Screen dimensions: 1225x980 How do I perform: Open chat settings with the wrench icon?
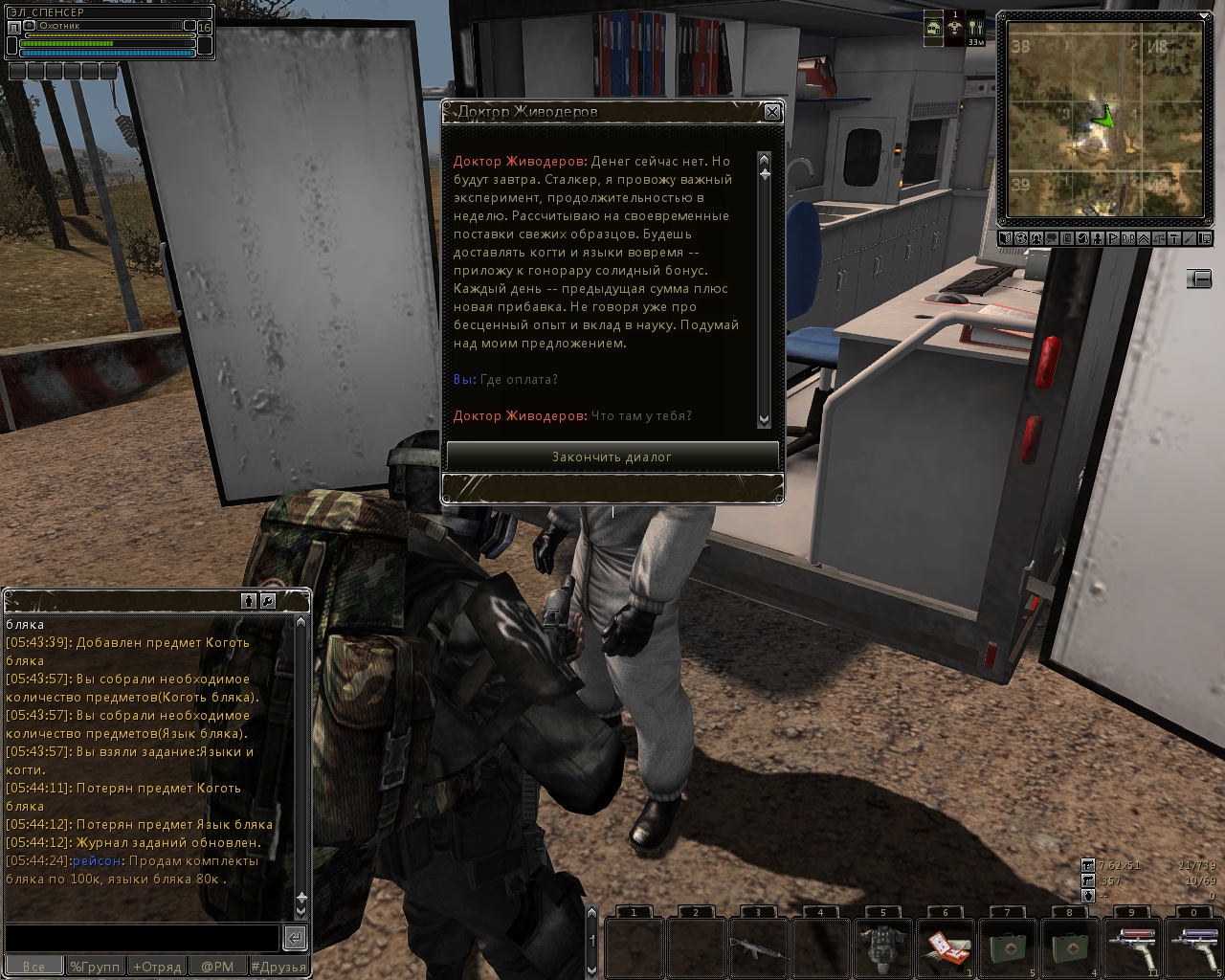click(268, 601)
